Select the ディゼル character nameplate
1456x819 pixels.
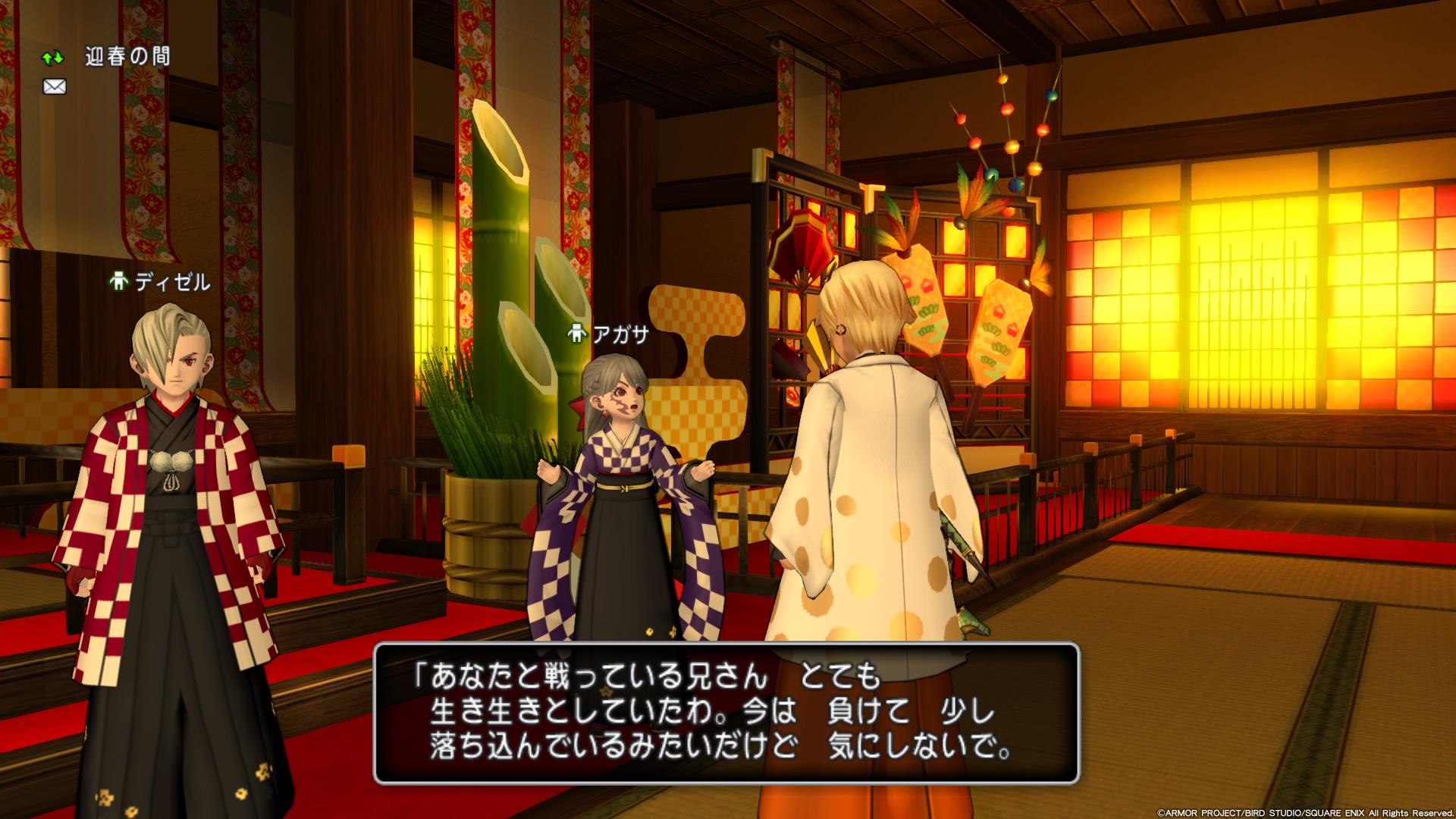tap(161, 282)
